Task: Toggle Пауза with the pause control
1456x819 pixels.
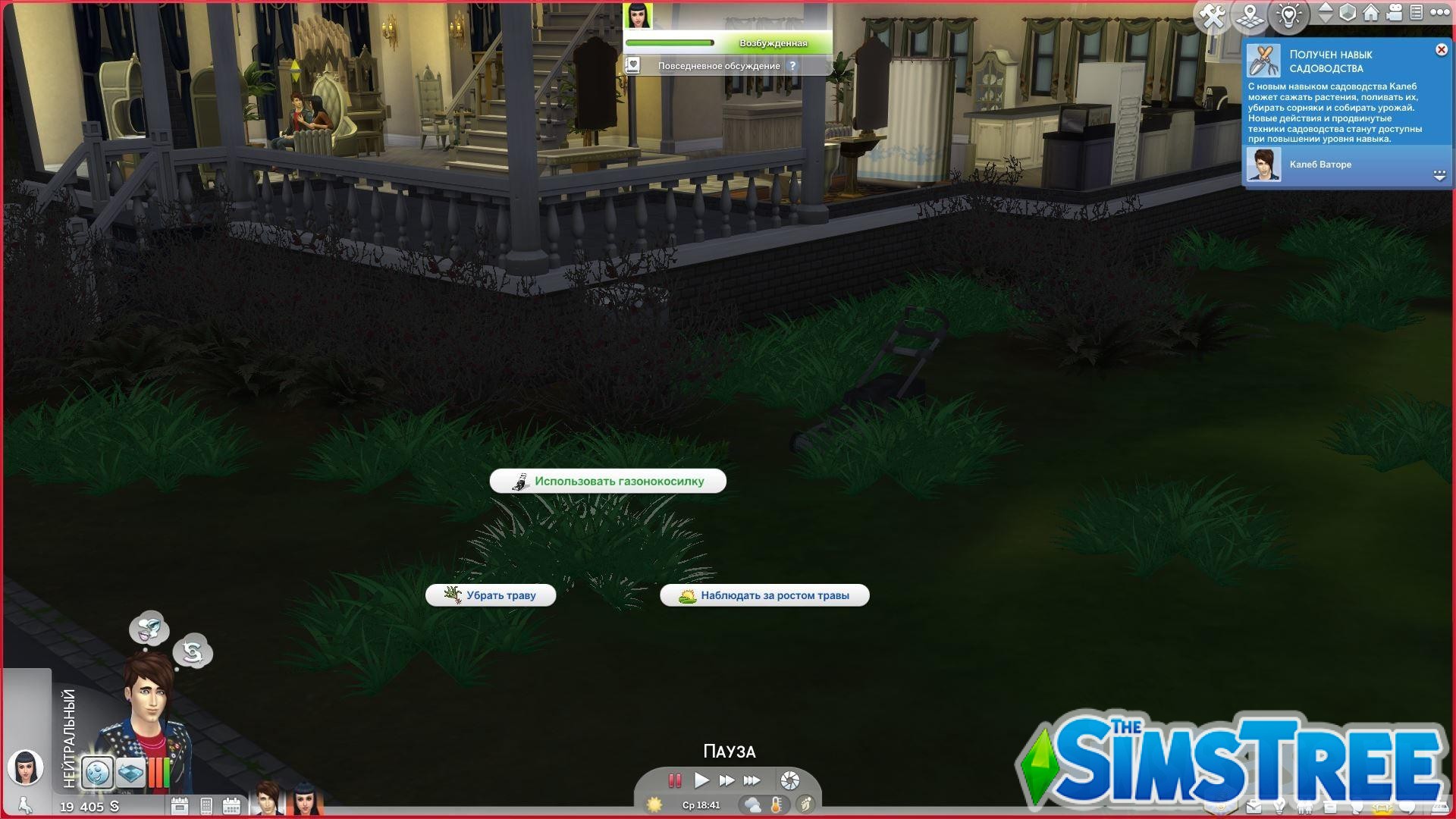Action: (674, 781)
